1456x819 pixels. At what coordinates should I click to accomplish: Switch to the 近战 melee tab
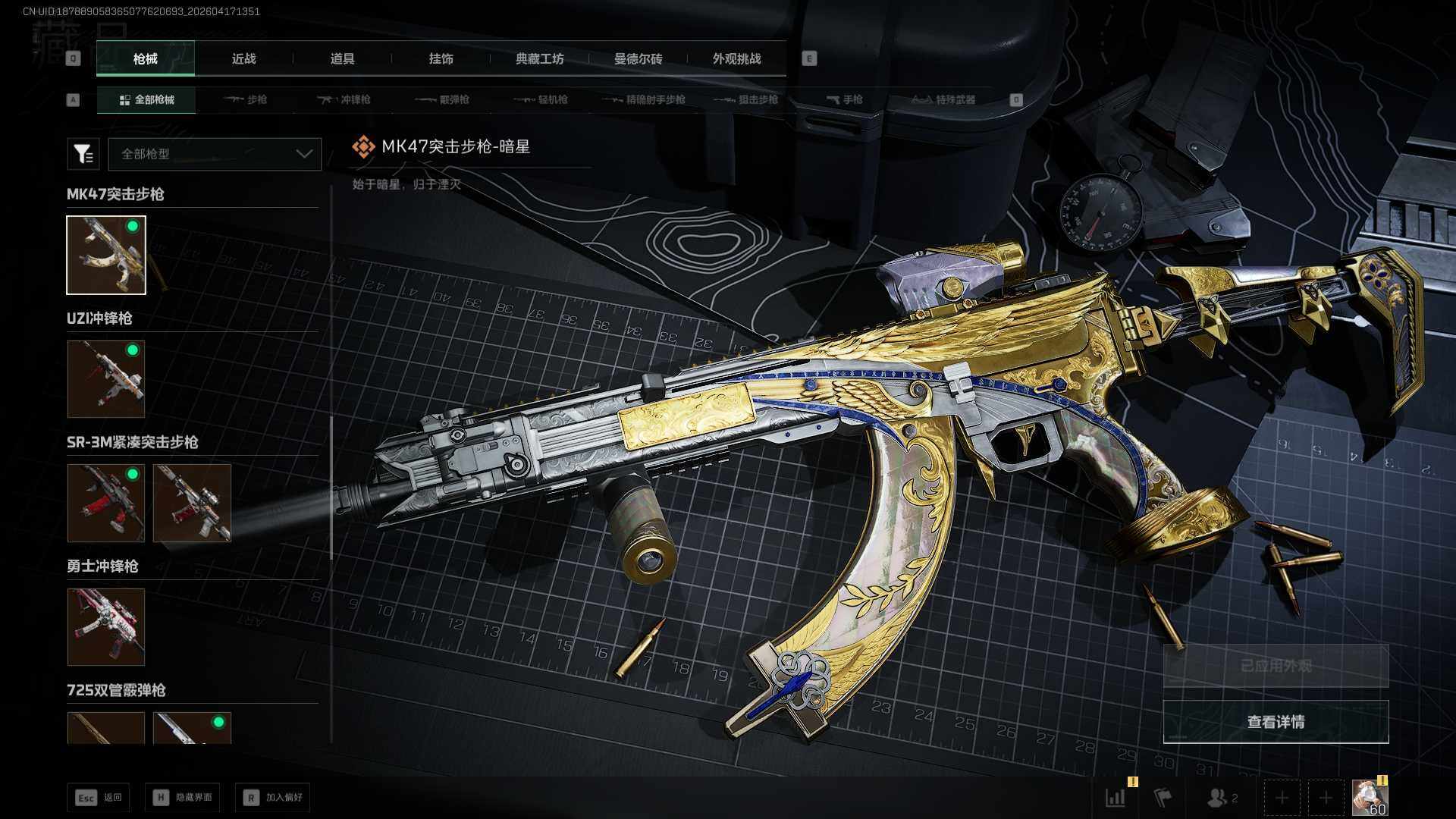point(243,58)
